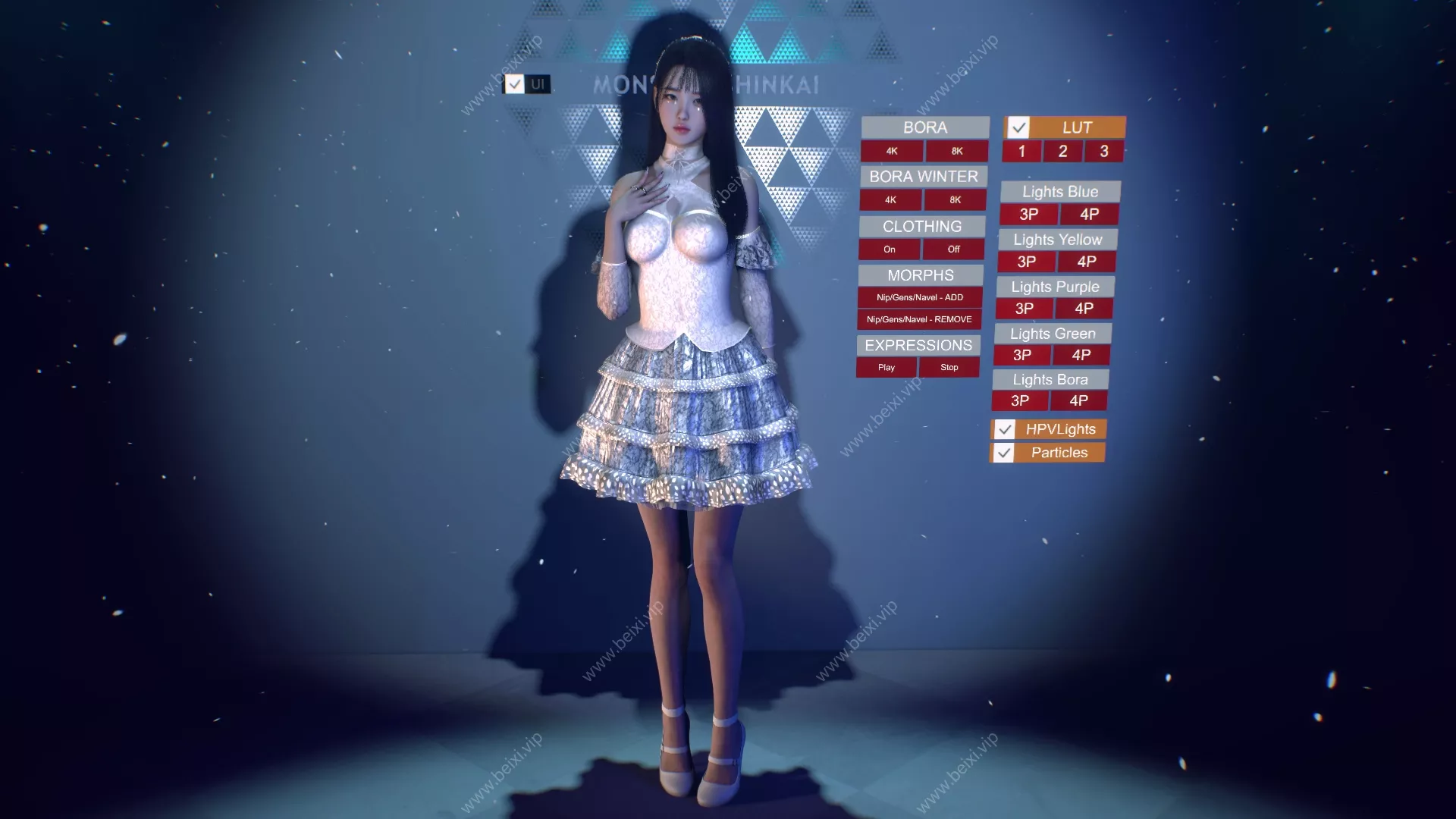Viewport: 1456px width, 819px height.
Task: Activate Lights Bora 4P lighting
Action: pos(1080,400)
